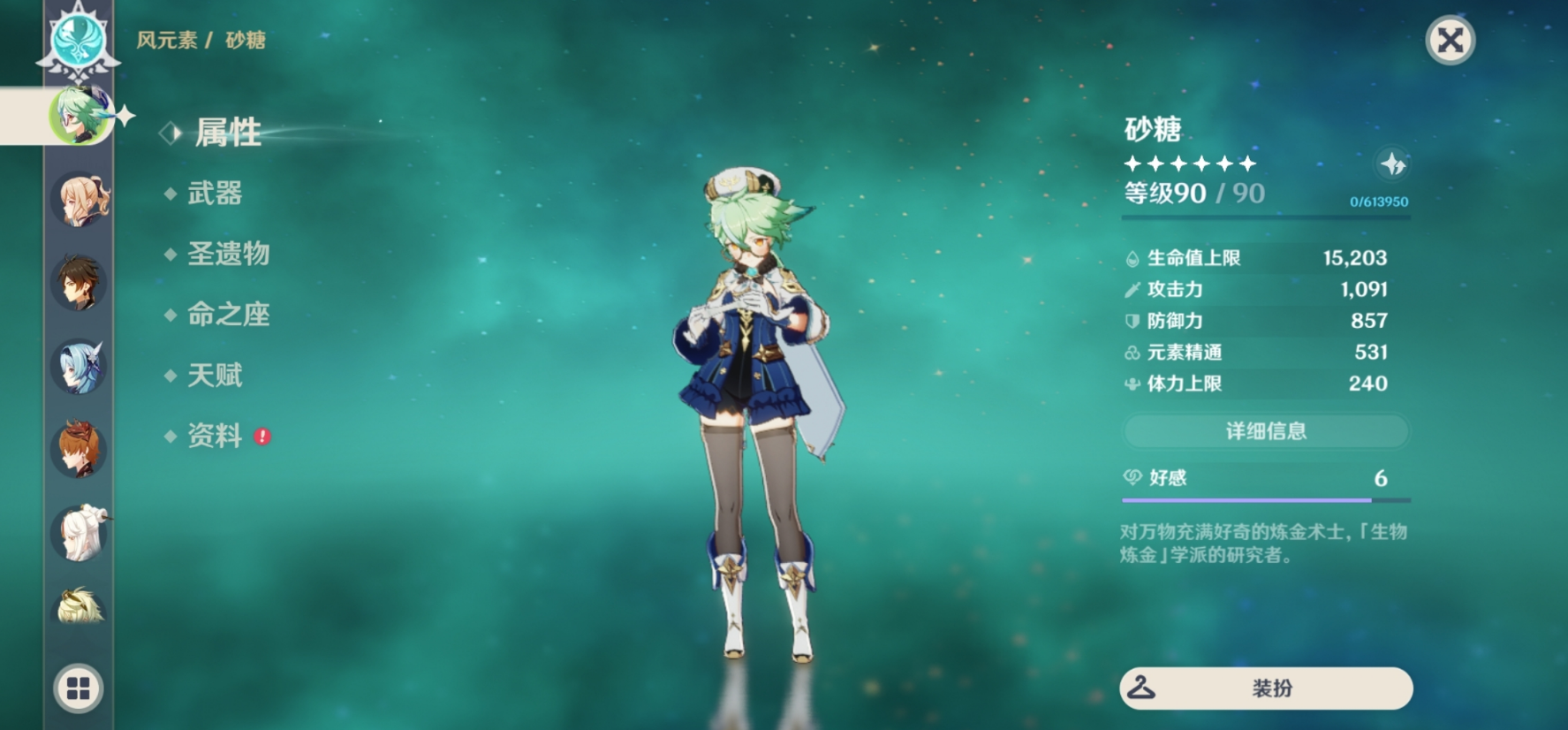This screenshot has width=1568, height=730.
Task: Open the 属性 attributes tab
Action: [227, 133]
